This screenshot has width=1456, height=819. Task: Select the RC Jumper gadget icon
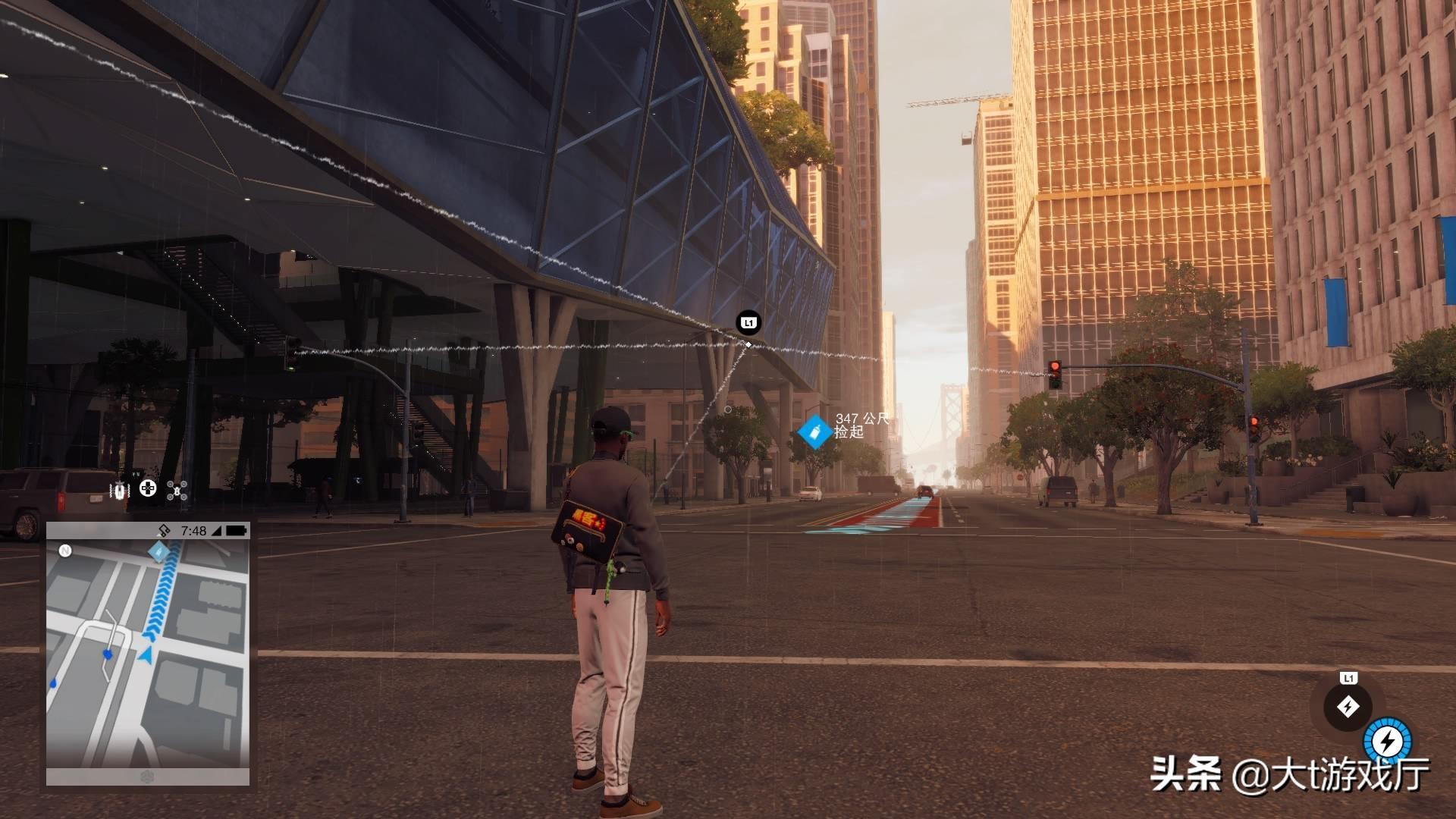tap(121, 490)
